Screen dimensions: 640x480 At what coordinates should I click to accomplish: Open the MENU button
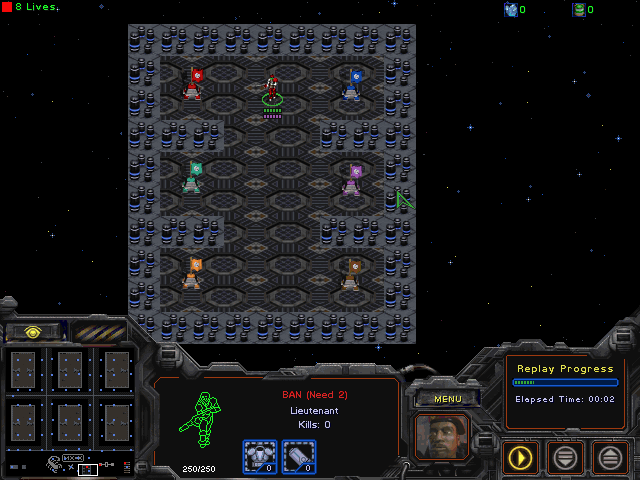click(x=447, y=399)
